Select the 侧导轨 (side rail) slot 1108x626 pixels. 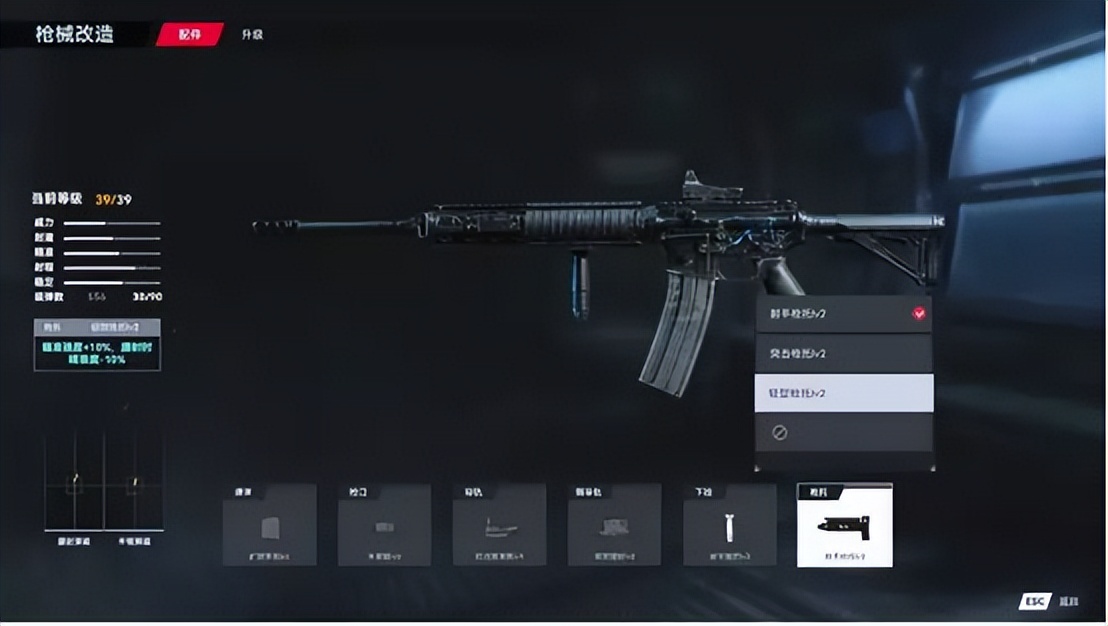(x=614, y=525)
